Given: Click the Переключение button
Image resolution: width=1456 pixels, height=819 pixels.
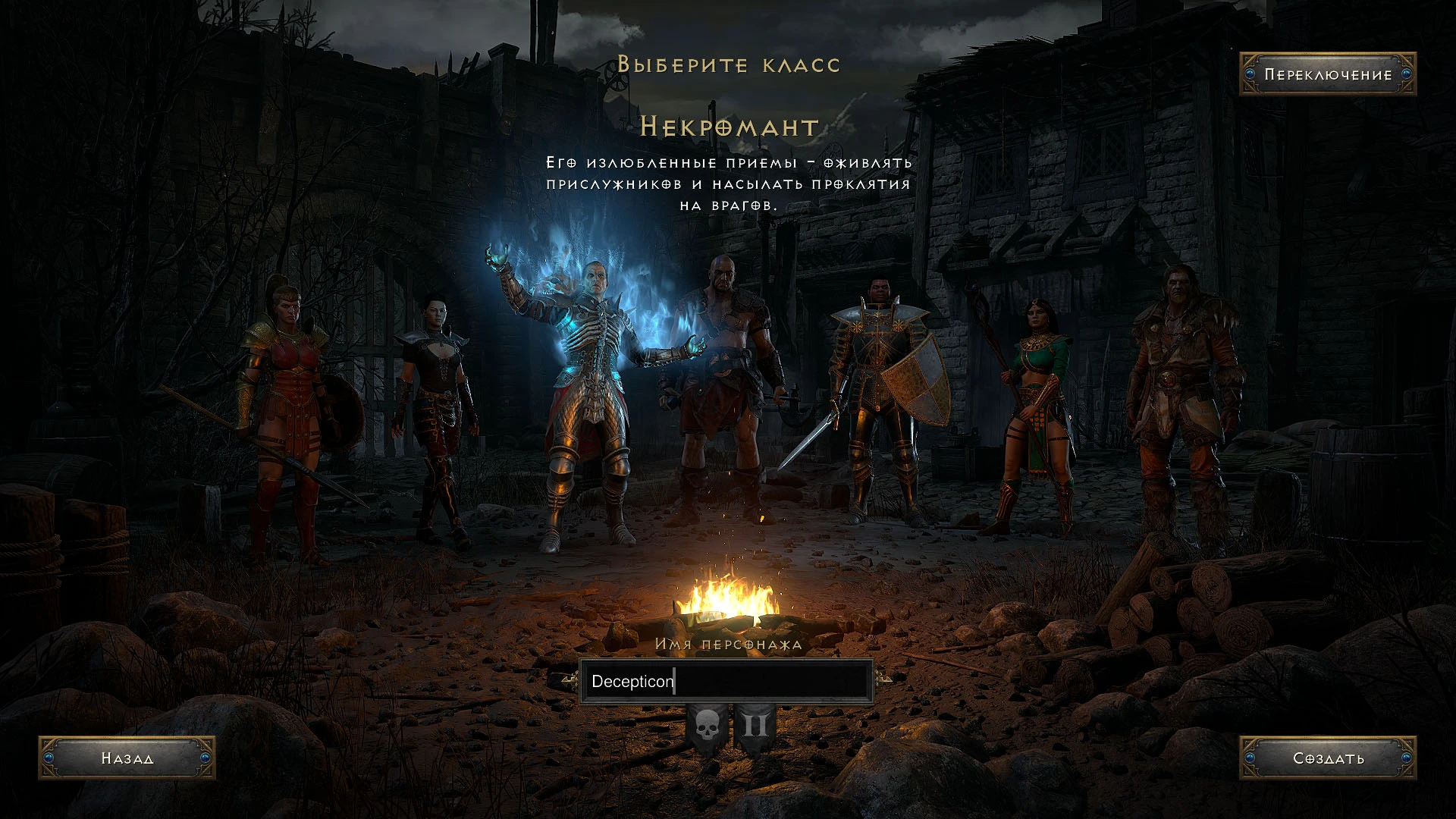Looking at the screenshot, I should click(x=1327, y=74).
